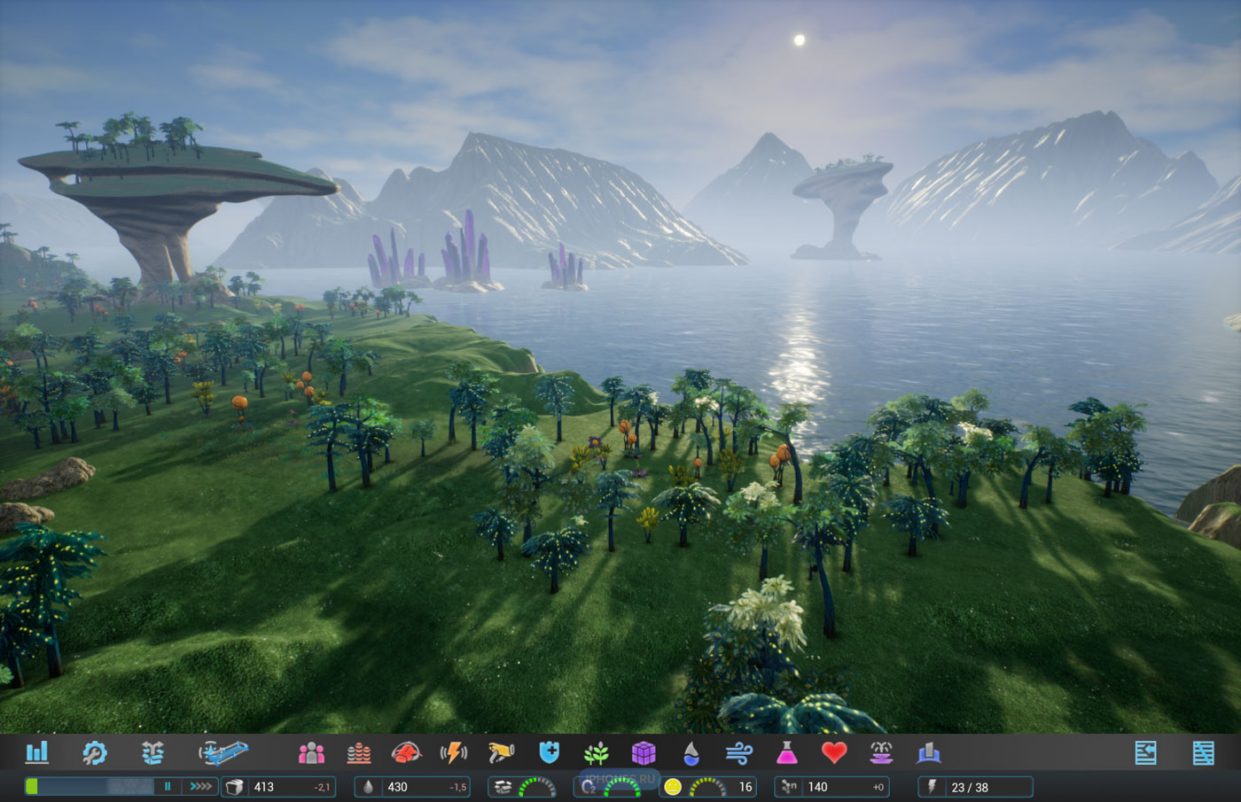Viewport: 1241px width, 802px height.
Task: Select the blue conveyor construction tool
Action: tap(223, 752)
